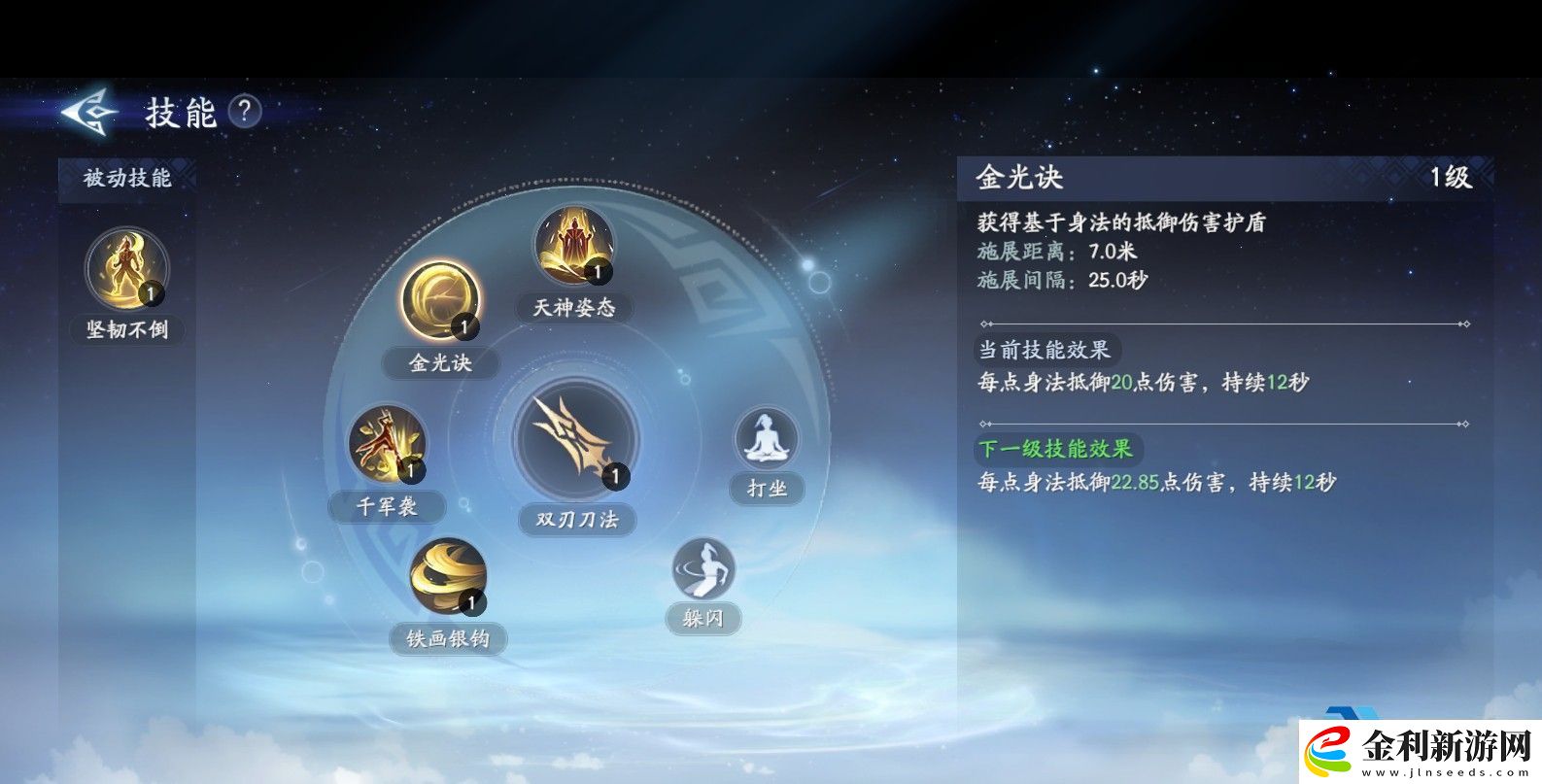The height and width of the screenshot is (784, 1542).
Task: Click the level badge on 双刀刀法
Action: click(615, 476)
